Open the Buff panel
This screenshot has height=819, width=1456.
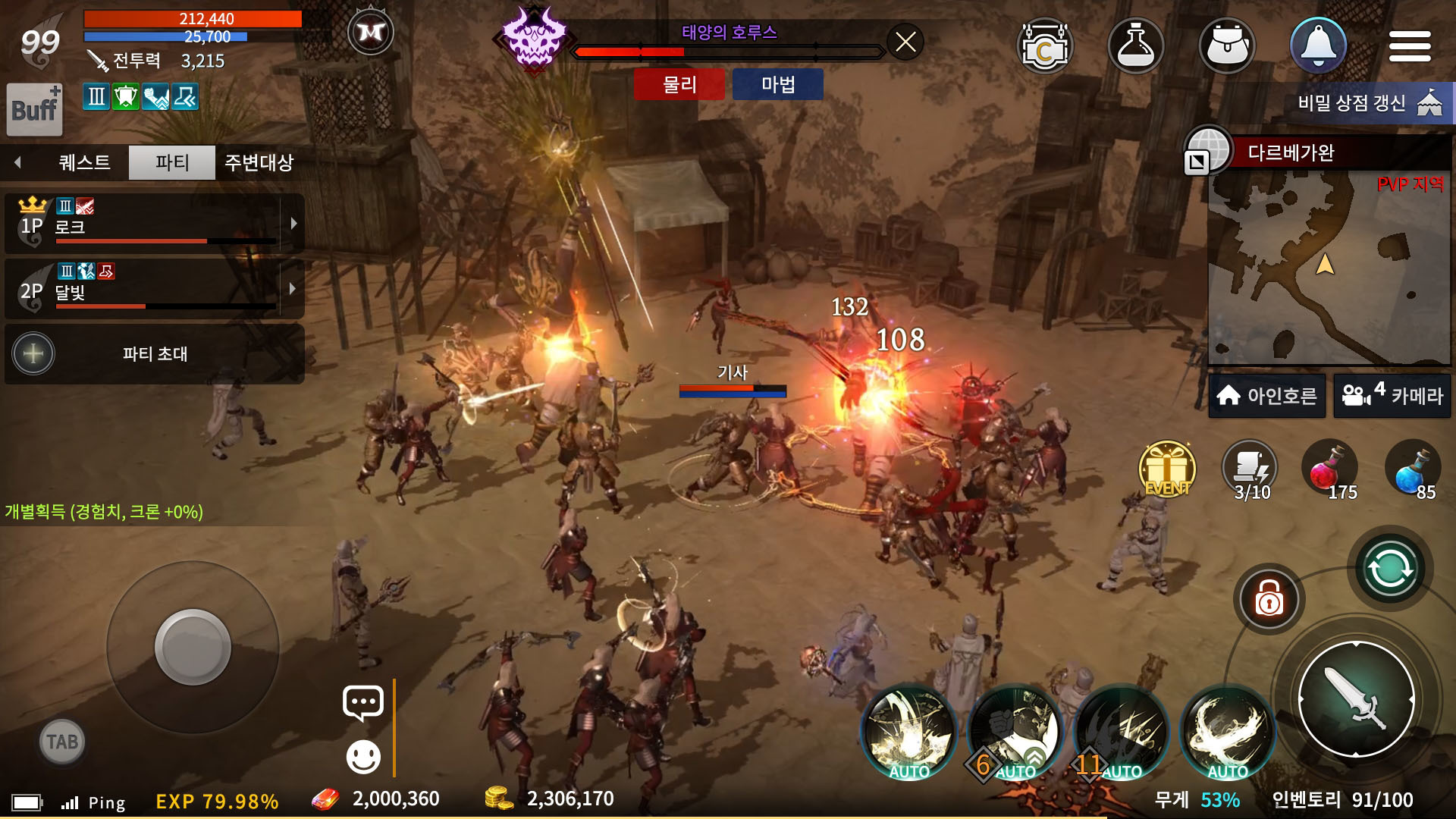[34, 109]
